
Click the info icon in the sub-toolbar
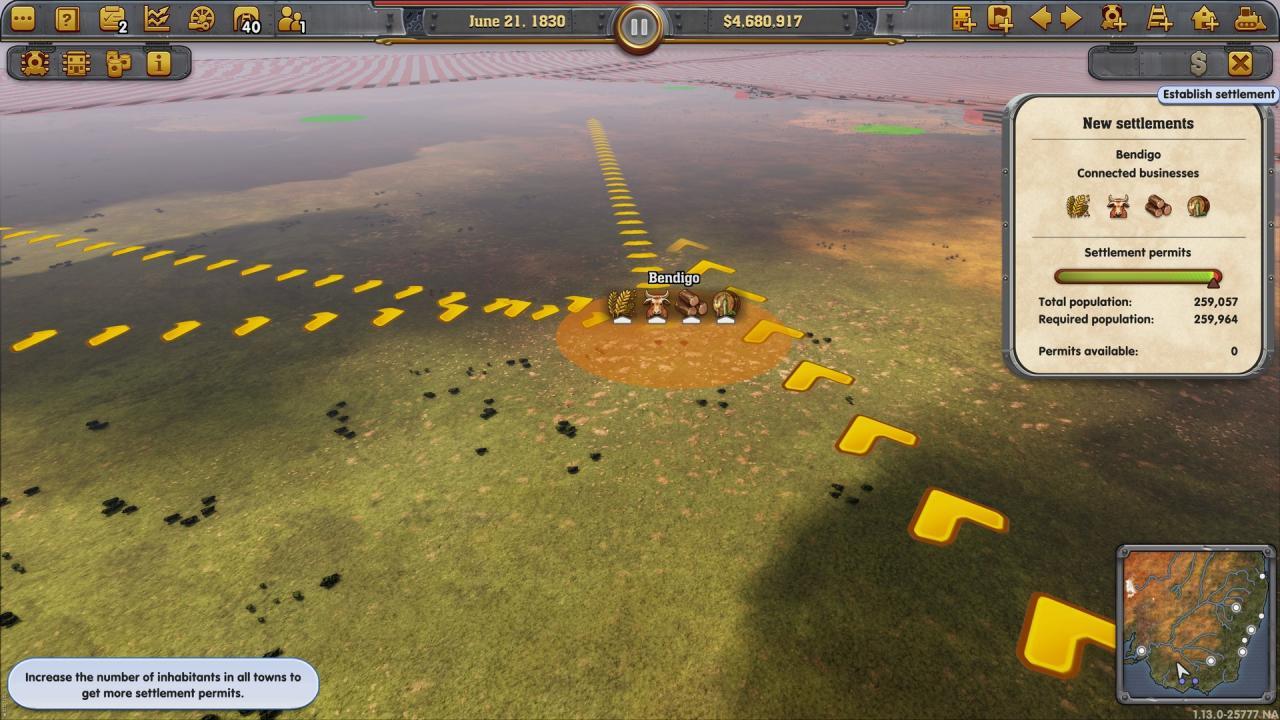pos(158,62)
